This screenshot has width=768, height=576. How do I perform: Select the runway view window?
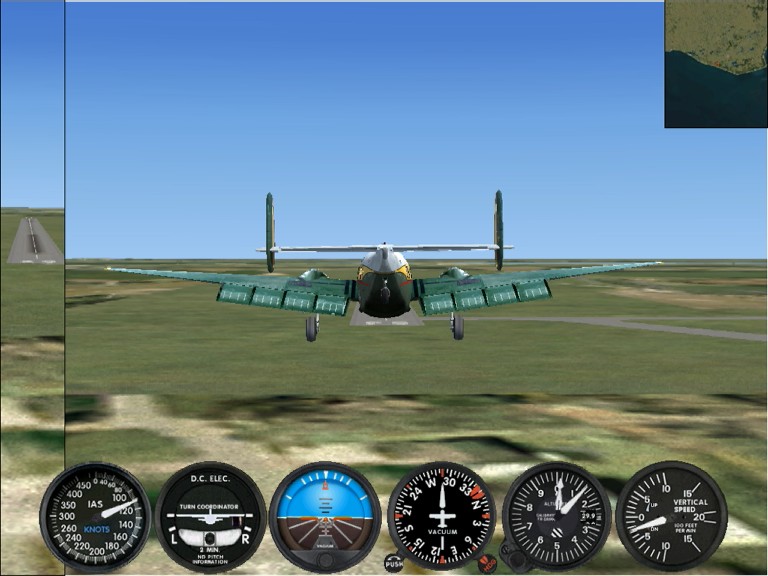point(33,238)
